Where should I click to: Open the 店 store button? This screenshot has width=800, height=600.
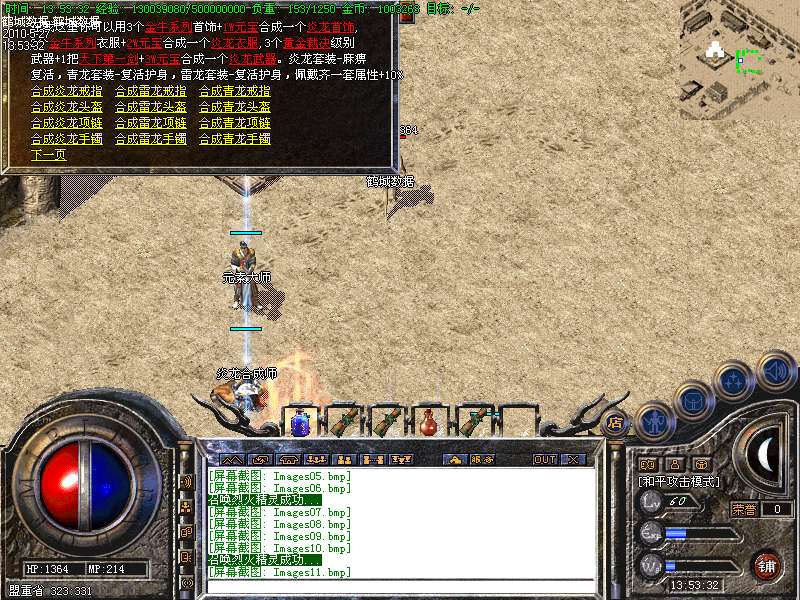(x=615, y=423)
